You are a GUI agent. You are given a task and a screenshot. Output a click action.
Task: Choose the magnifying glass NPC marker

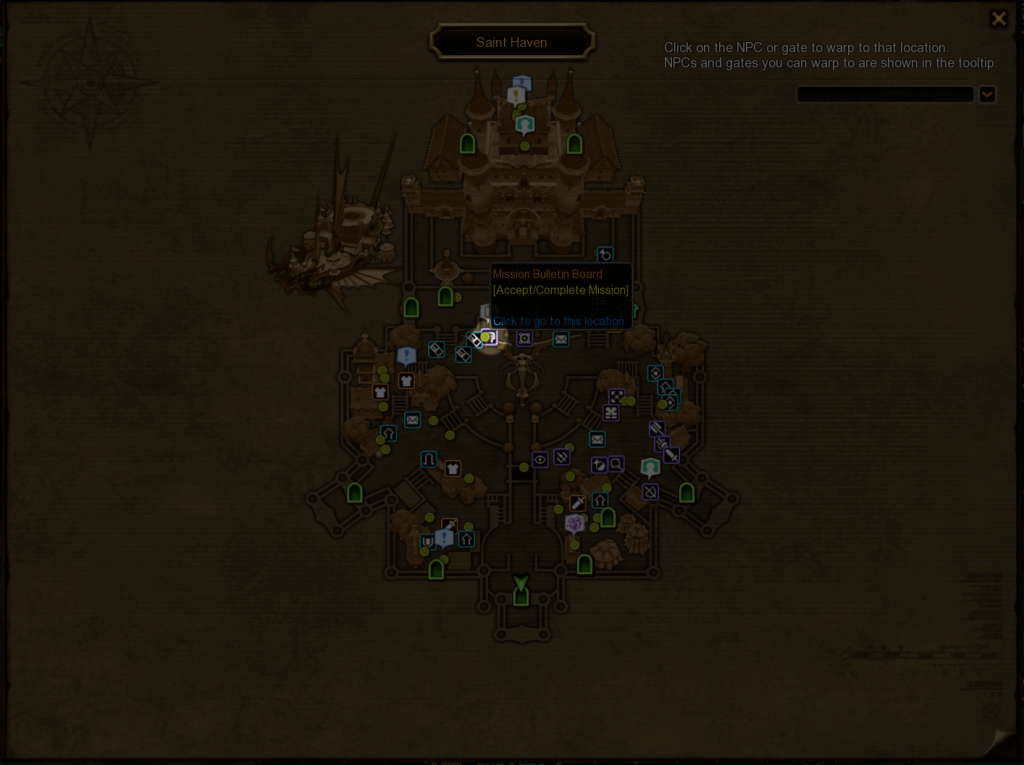coord(616,464)
